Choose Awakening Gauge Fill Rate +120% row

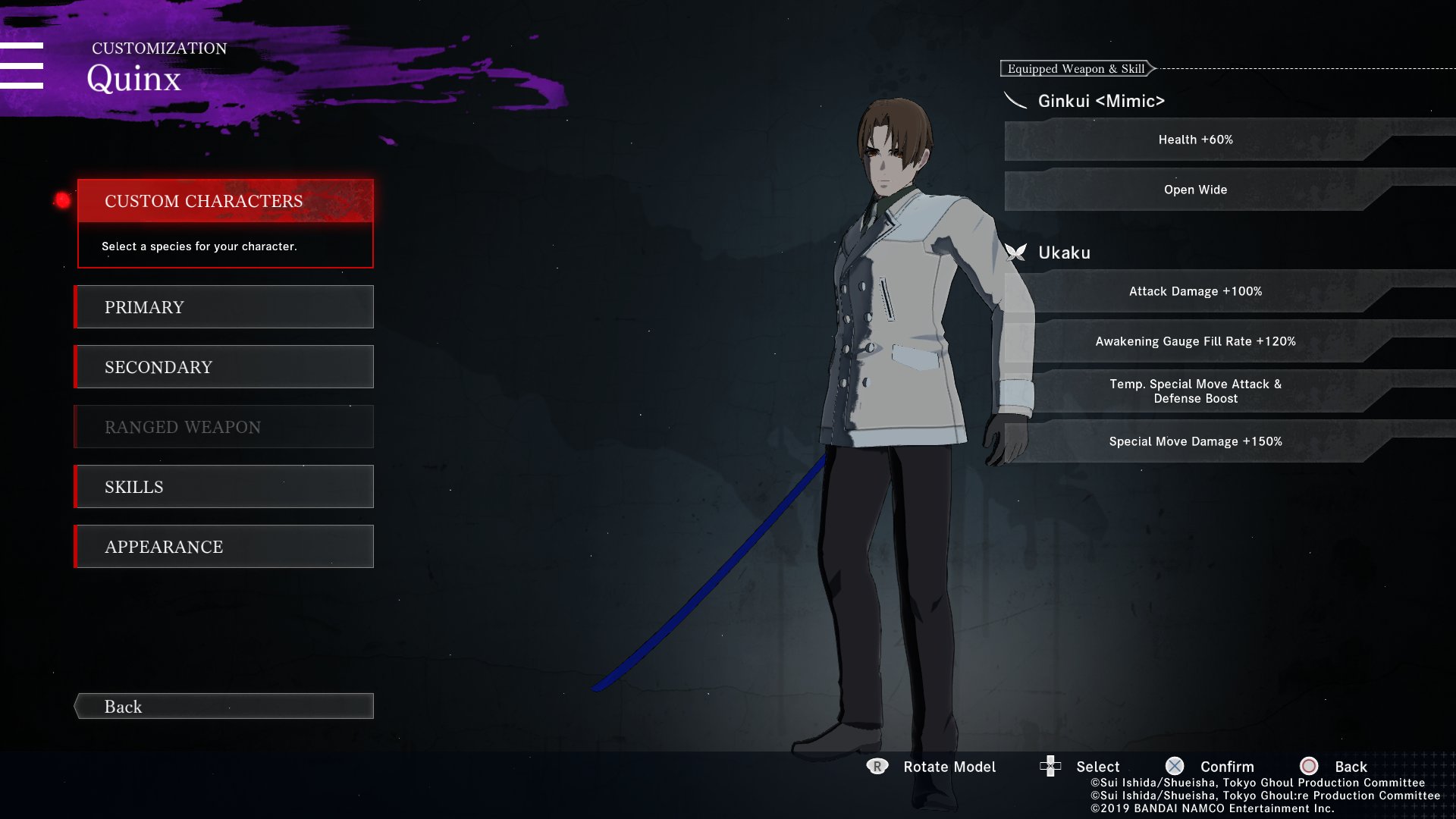coord(1195,341)
